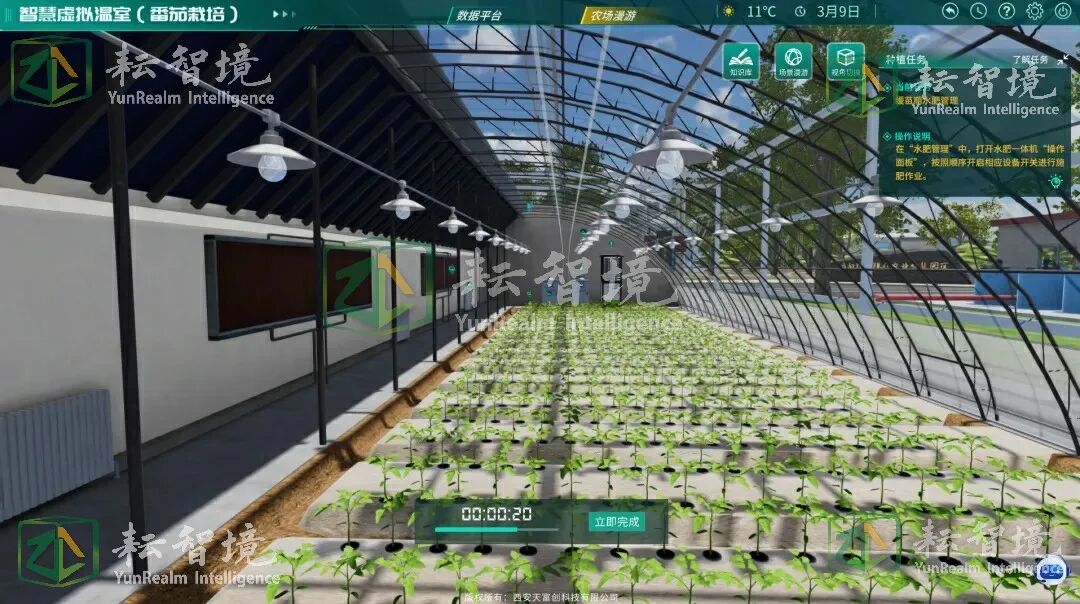Open the 数据平台 data platform tab
The image size is (1080, 604).
click(x=479, y=15)
